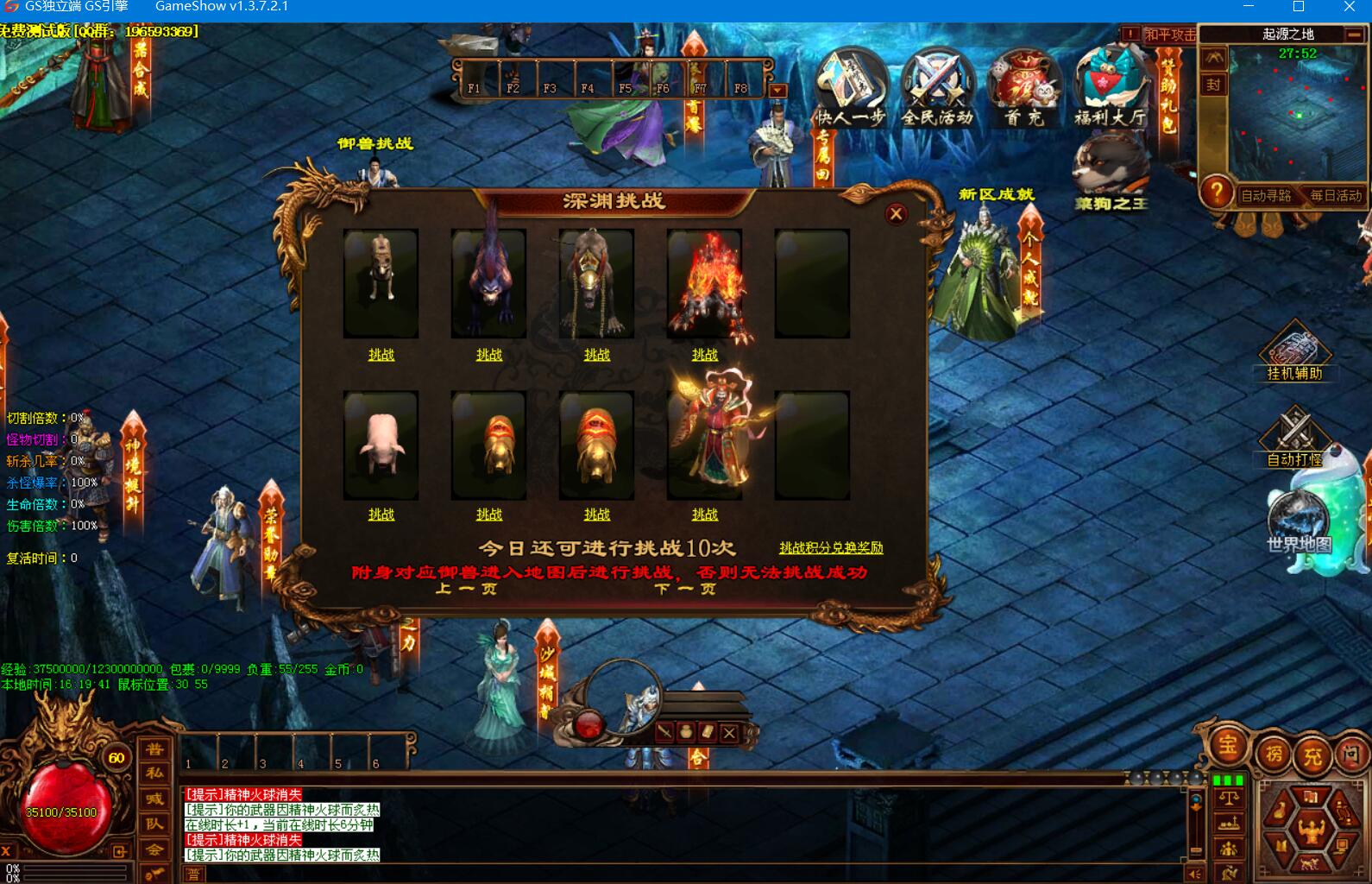Open the 快人一步 icon
1372x884 pixels.
(851, 86)
